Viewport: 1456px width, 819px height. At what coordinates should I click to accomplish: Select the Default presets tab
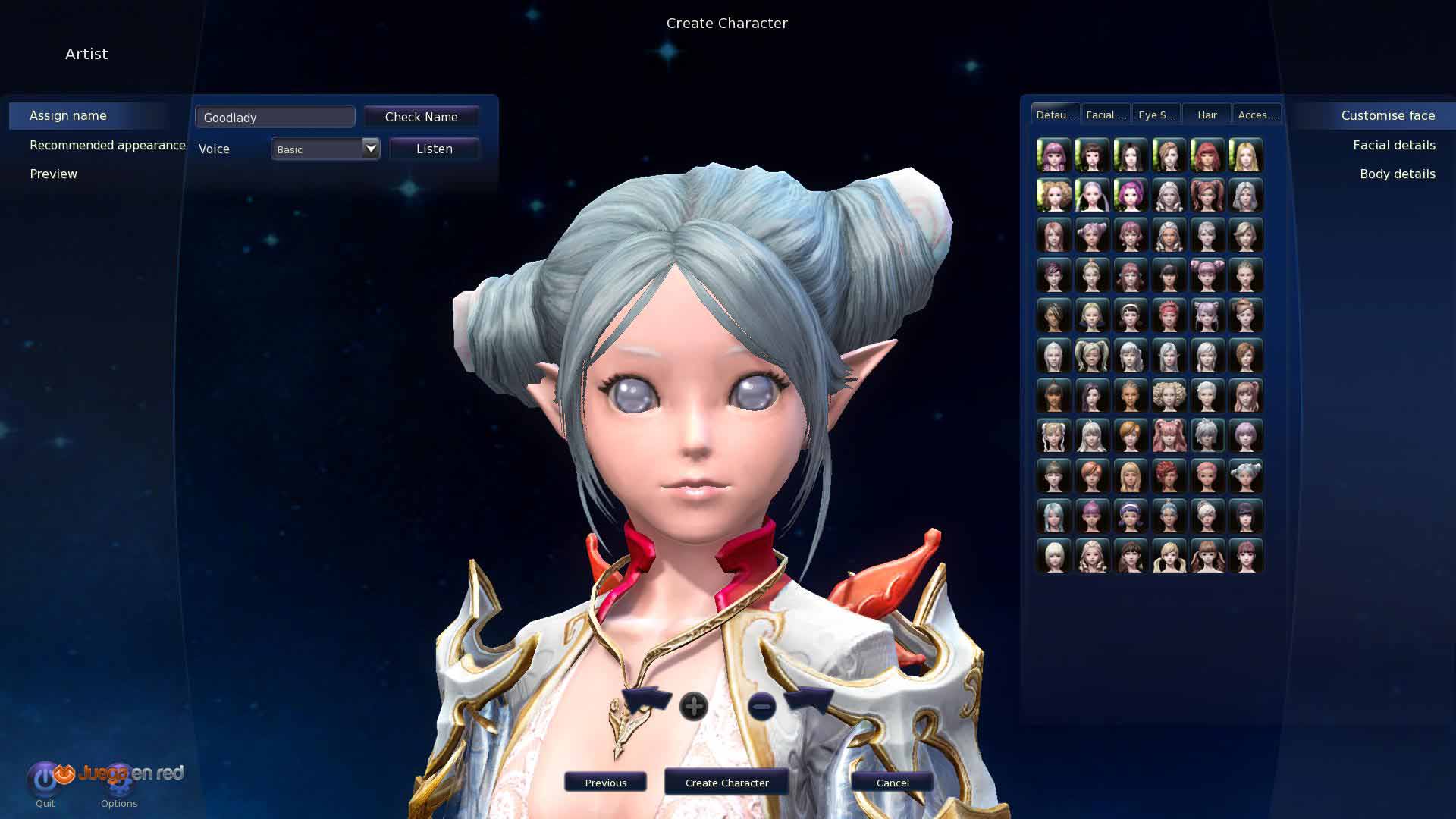1055,115
